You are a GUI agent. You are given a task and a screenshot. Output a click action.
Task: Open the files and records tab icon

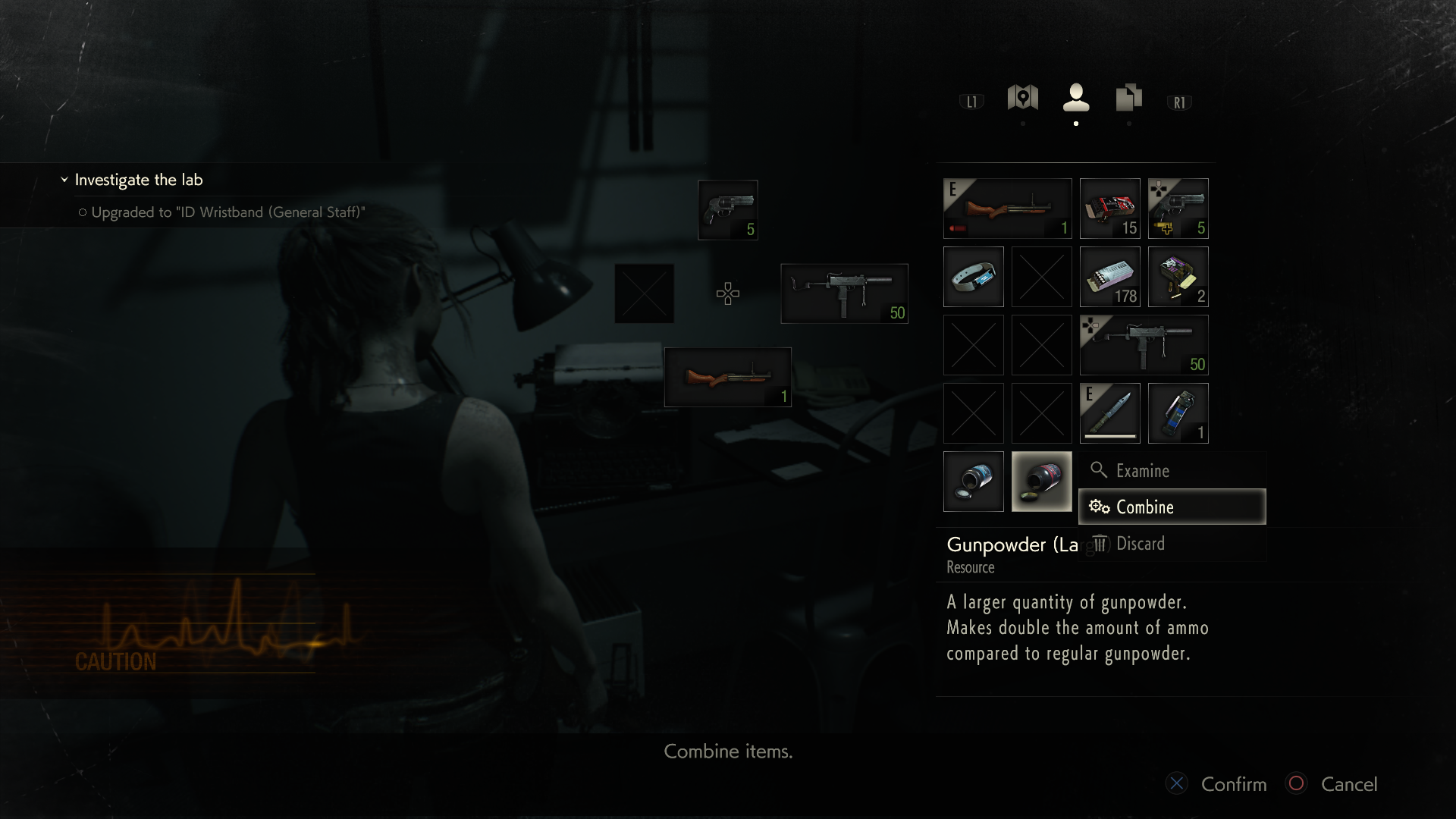[x=1129, y=99]
